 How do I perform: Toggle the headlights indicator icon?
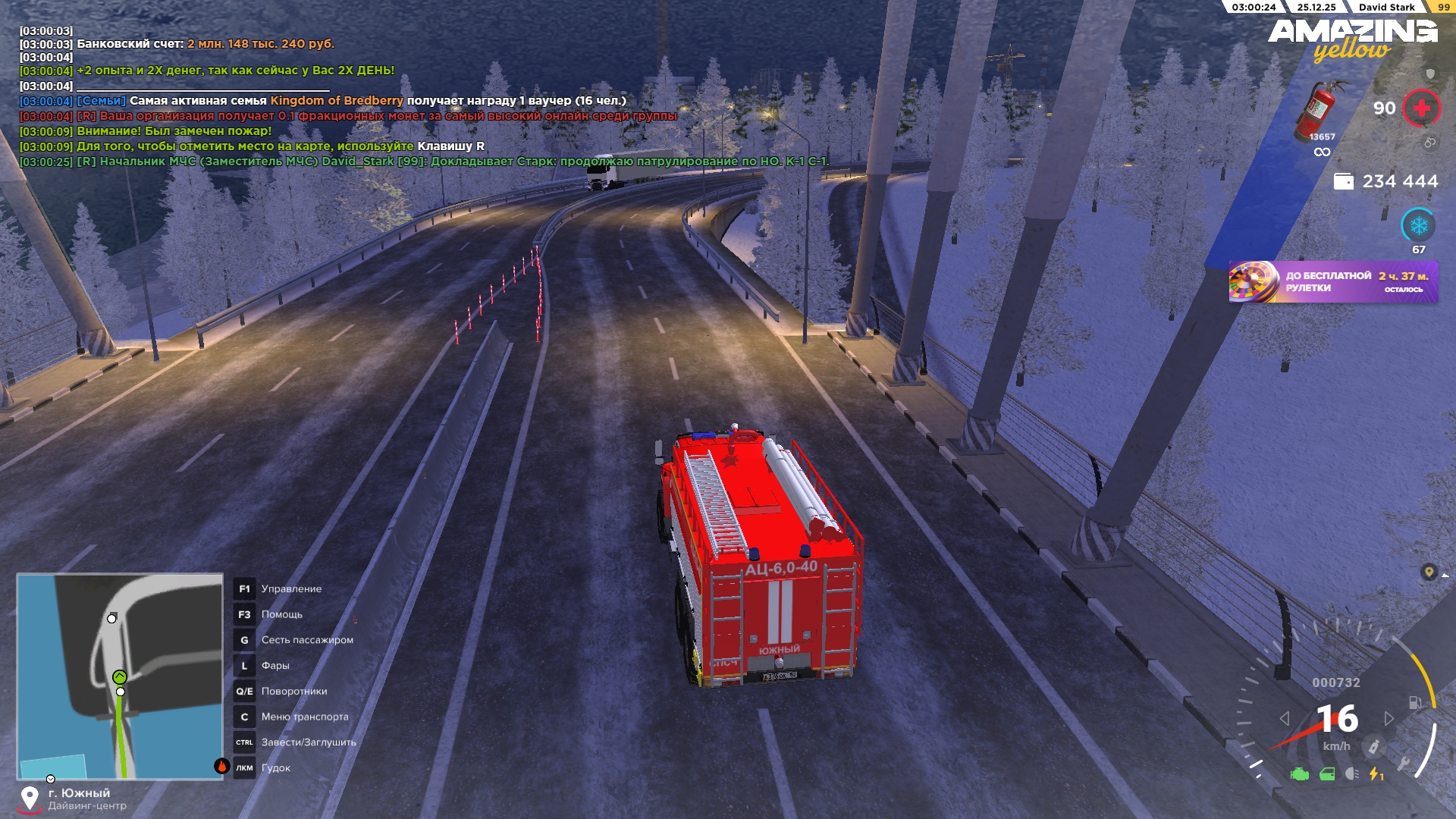(1351, 774)
